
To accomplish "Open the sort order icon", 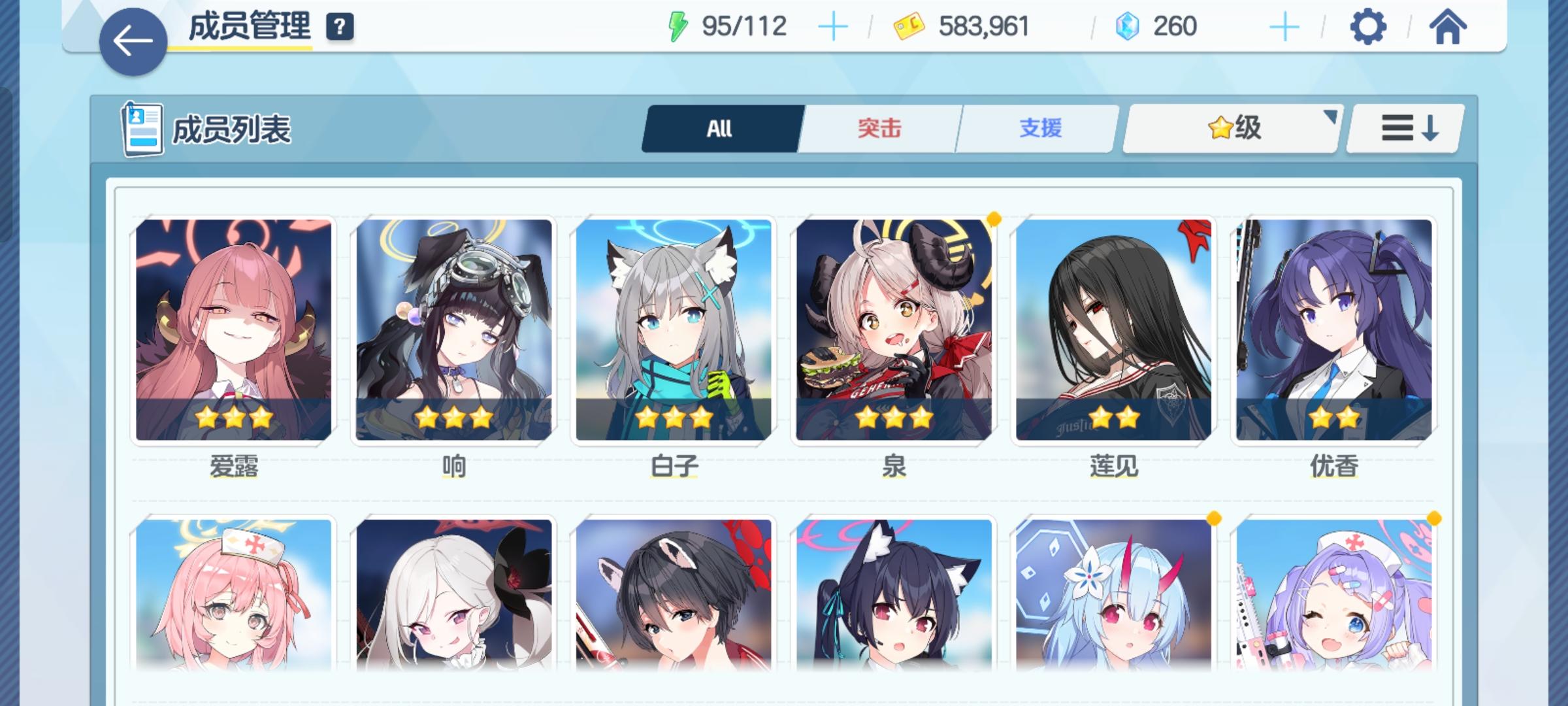I will pyautogui.click(x=1406, y=129).
